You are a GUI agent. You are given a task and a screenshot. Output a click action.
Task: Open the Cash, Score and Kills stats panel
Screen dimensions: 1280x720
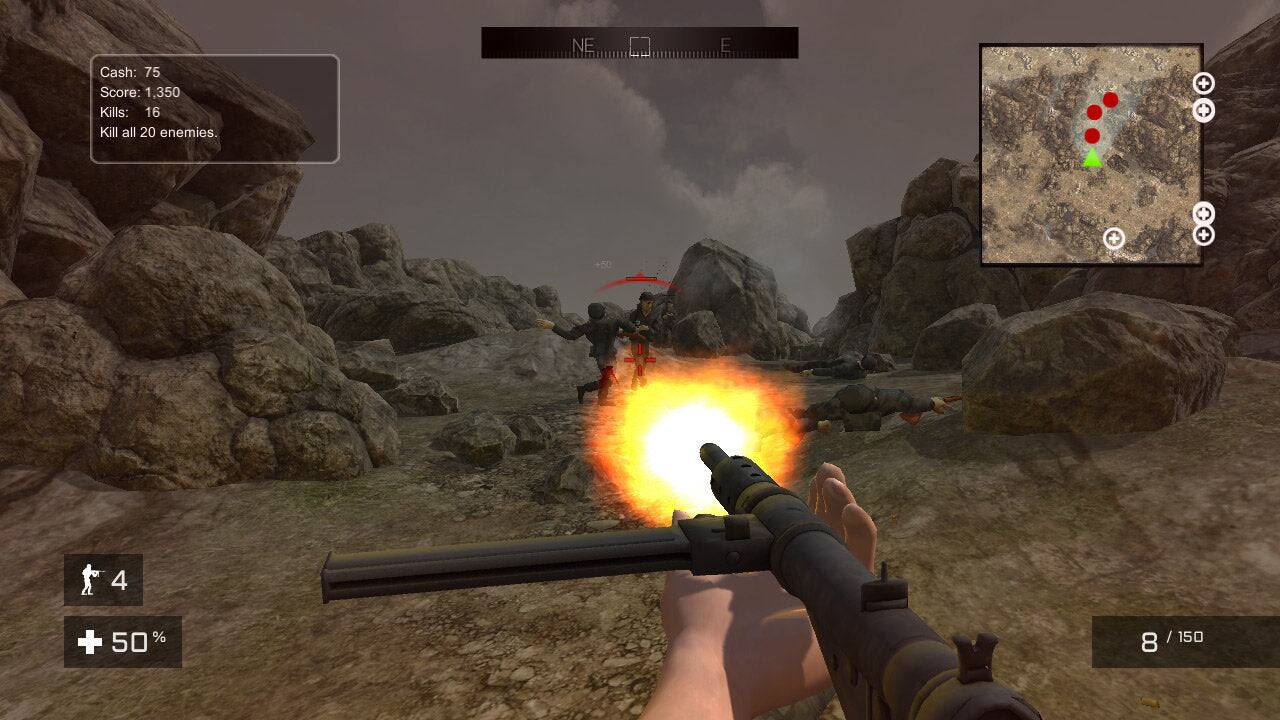[x=210, y=105]
